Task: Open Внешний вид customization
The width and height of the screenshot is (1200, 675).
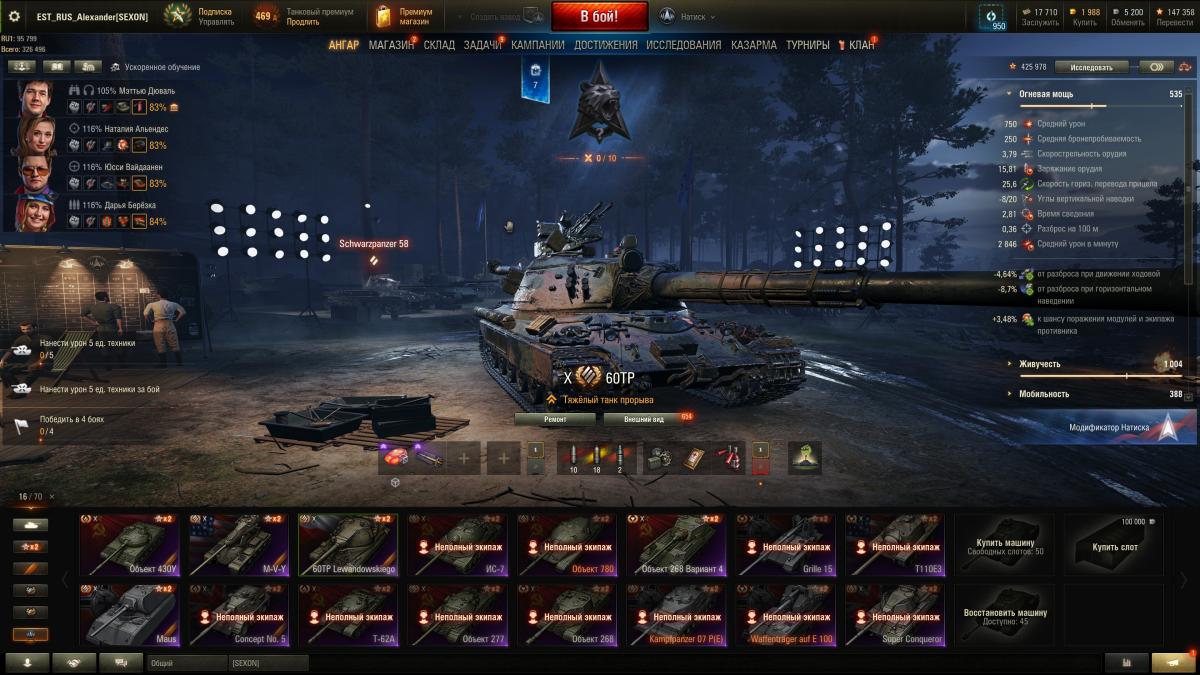Action: (x=644, y=420)
